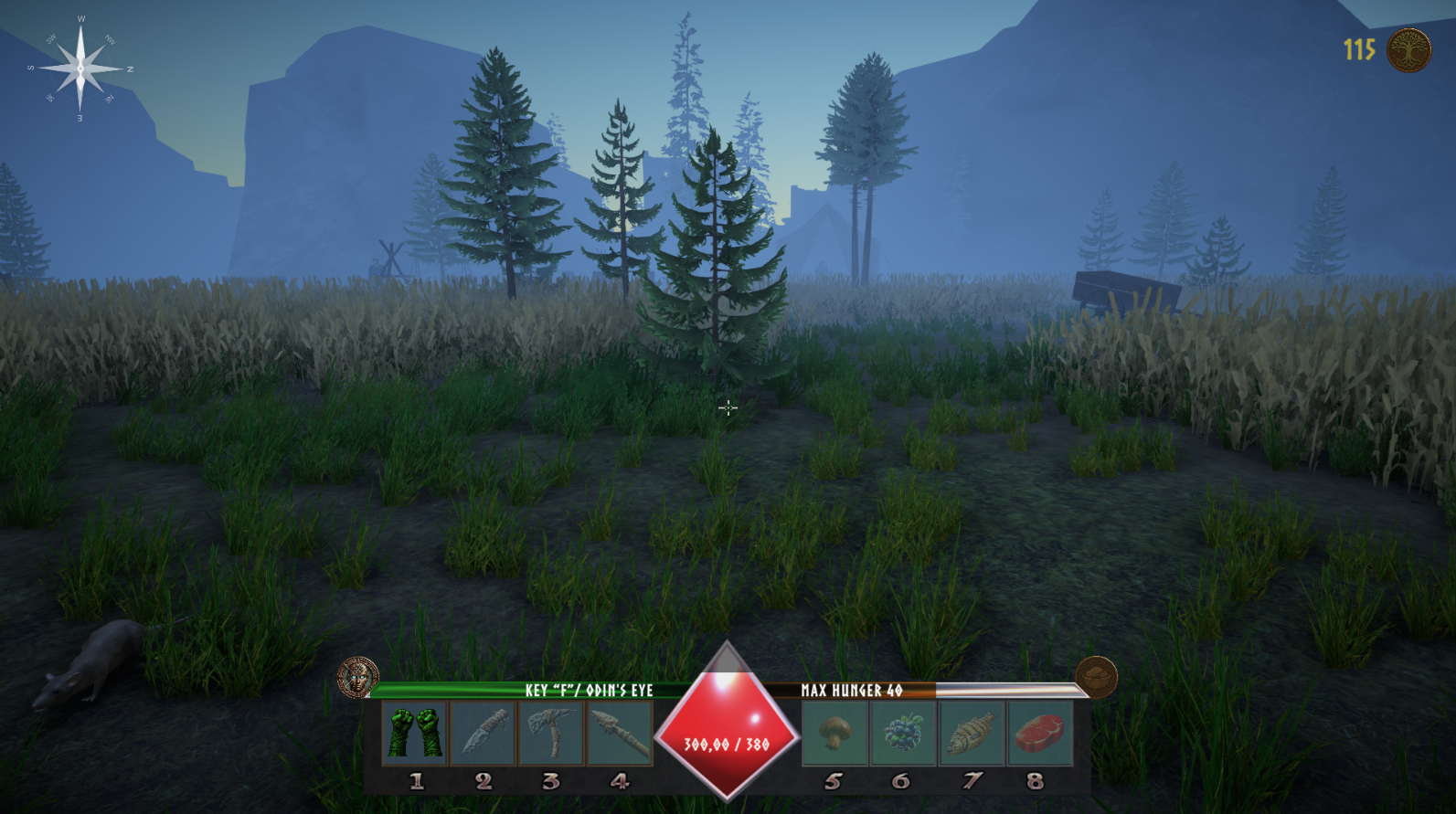Select the green fists hotbar slot
1456x814 pixels.
414,733
